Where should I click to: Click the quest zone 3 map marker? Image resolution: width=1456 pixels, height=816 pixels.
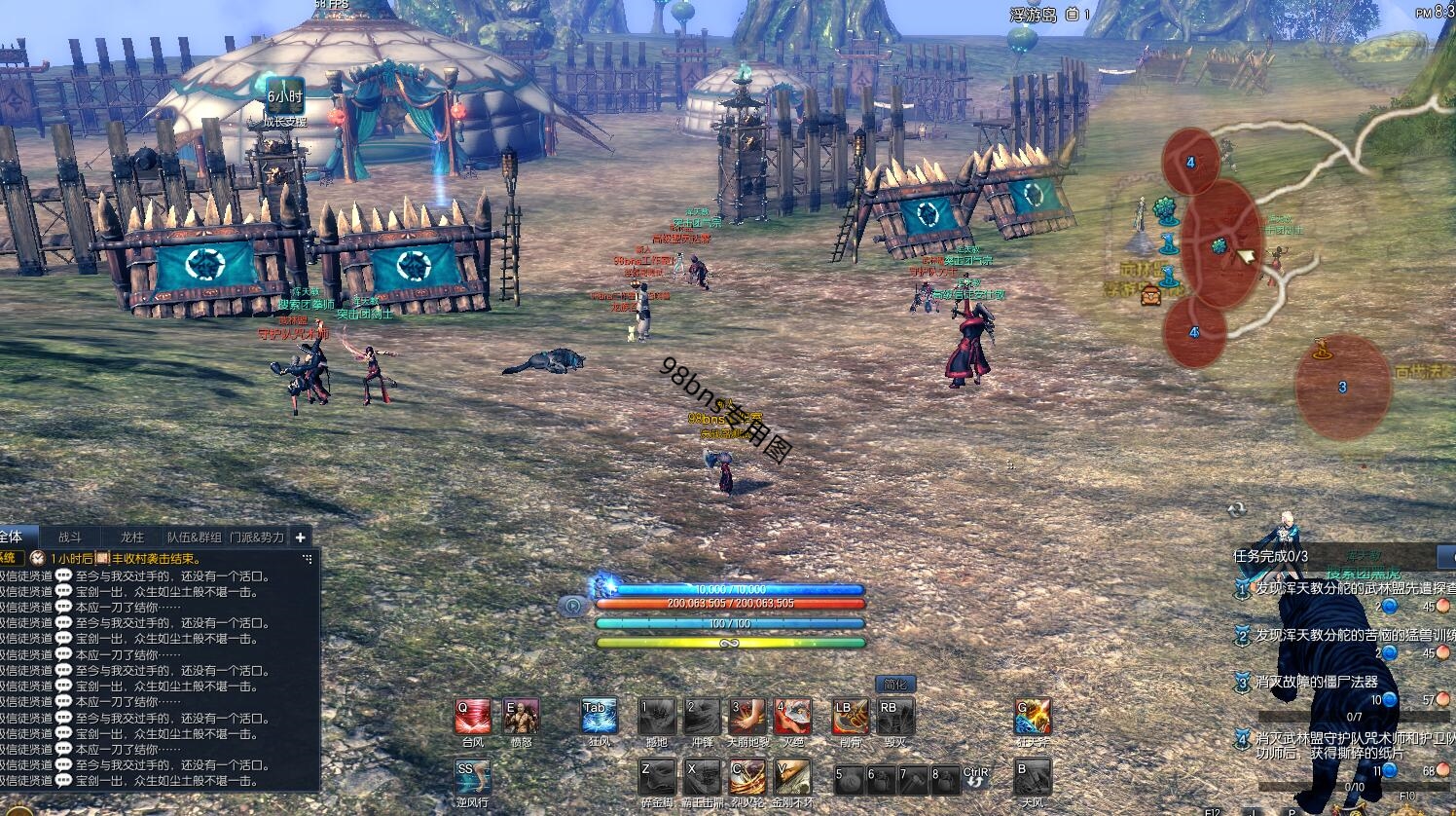[x=1342, y=388]
